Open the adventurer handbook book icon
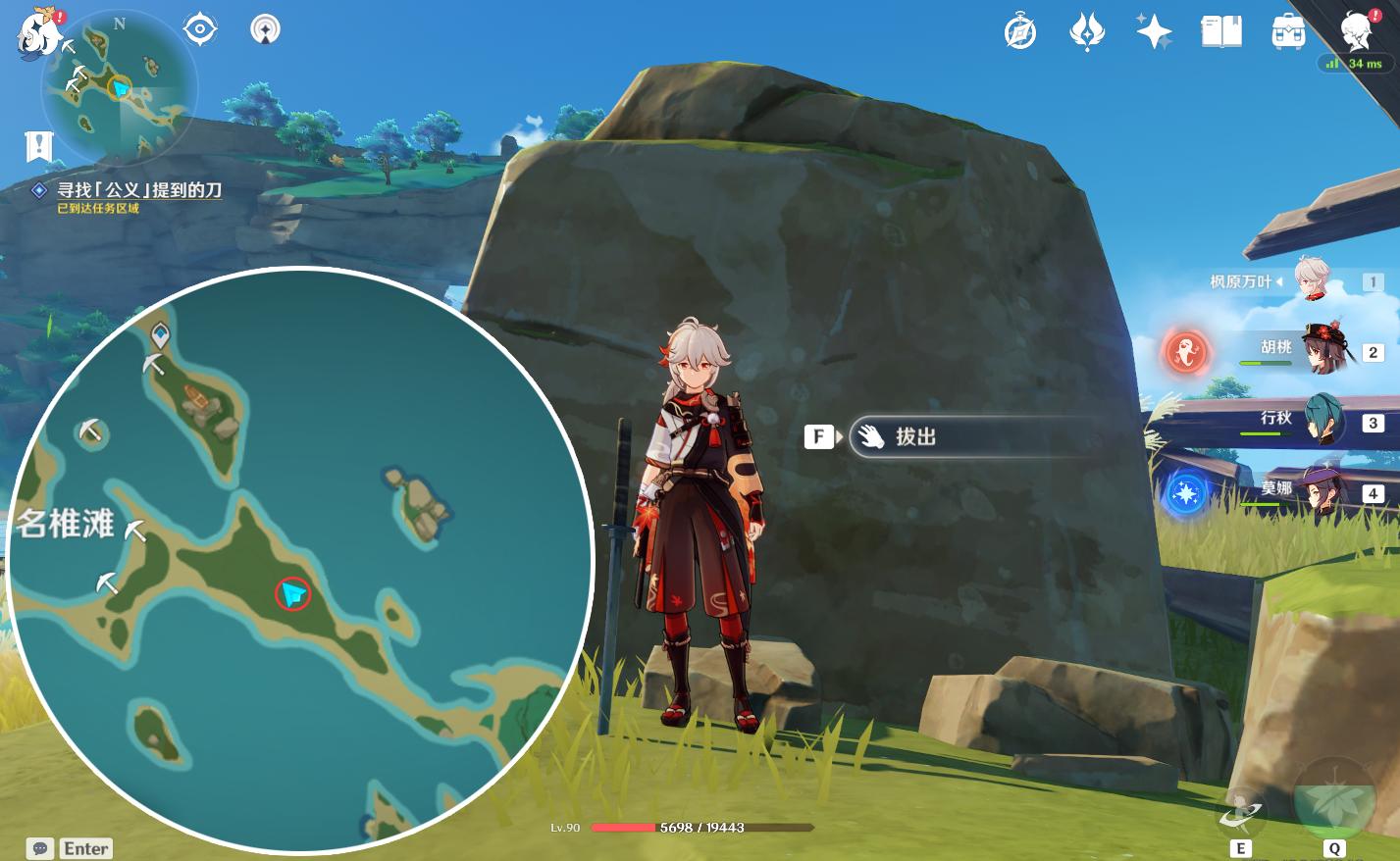 (x=1220, y=32)
